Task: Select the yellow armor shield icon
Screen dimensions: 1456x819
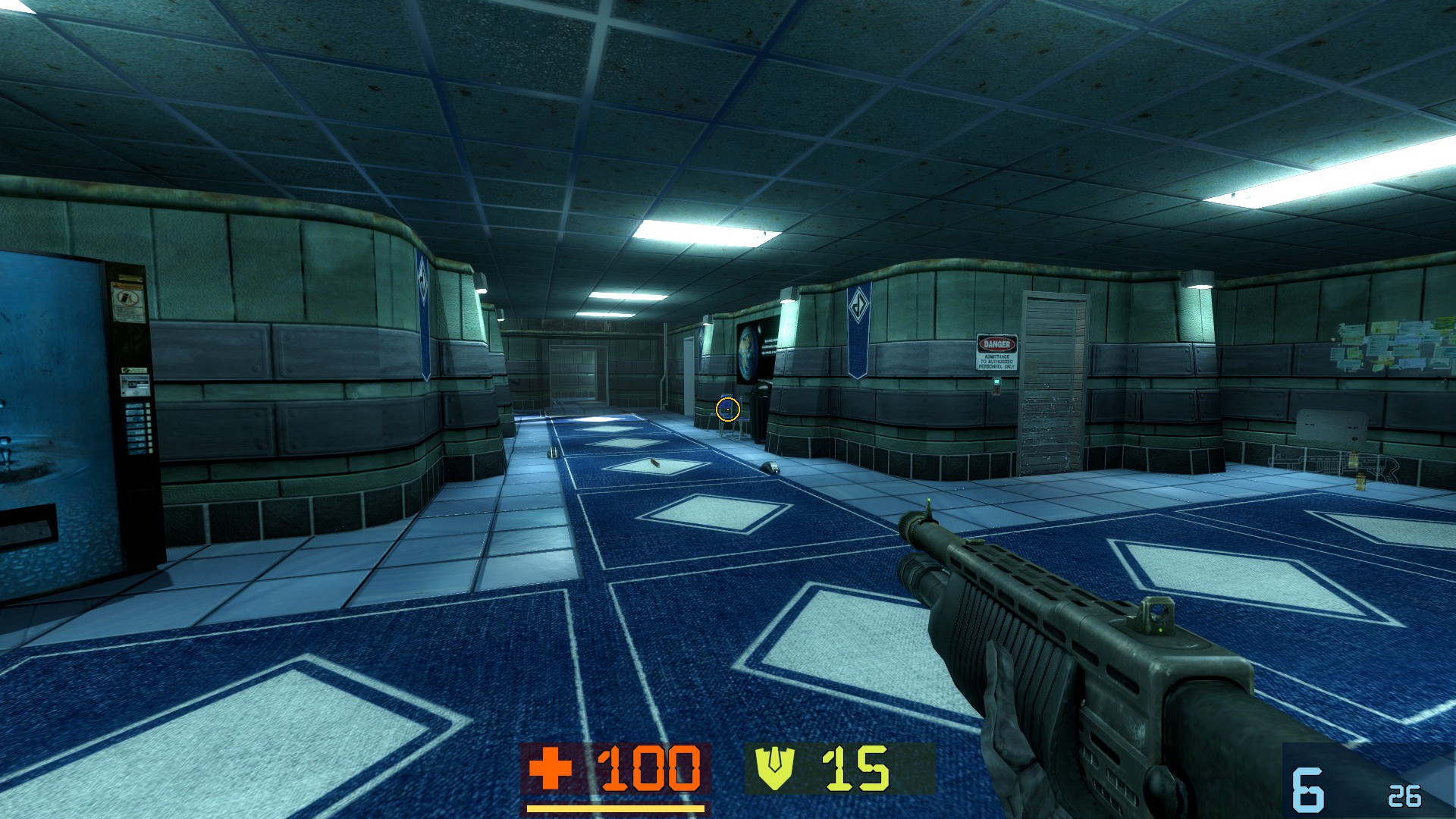Action: coord(772,768)
